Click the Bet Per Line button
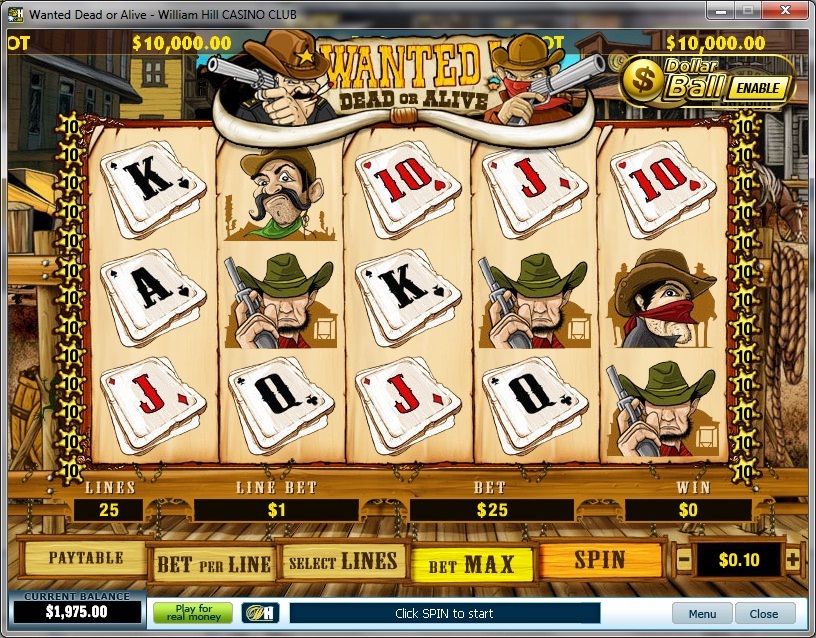Image resolution: width=816 pixels, height=638 pixels. [213, 563]
